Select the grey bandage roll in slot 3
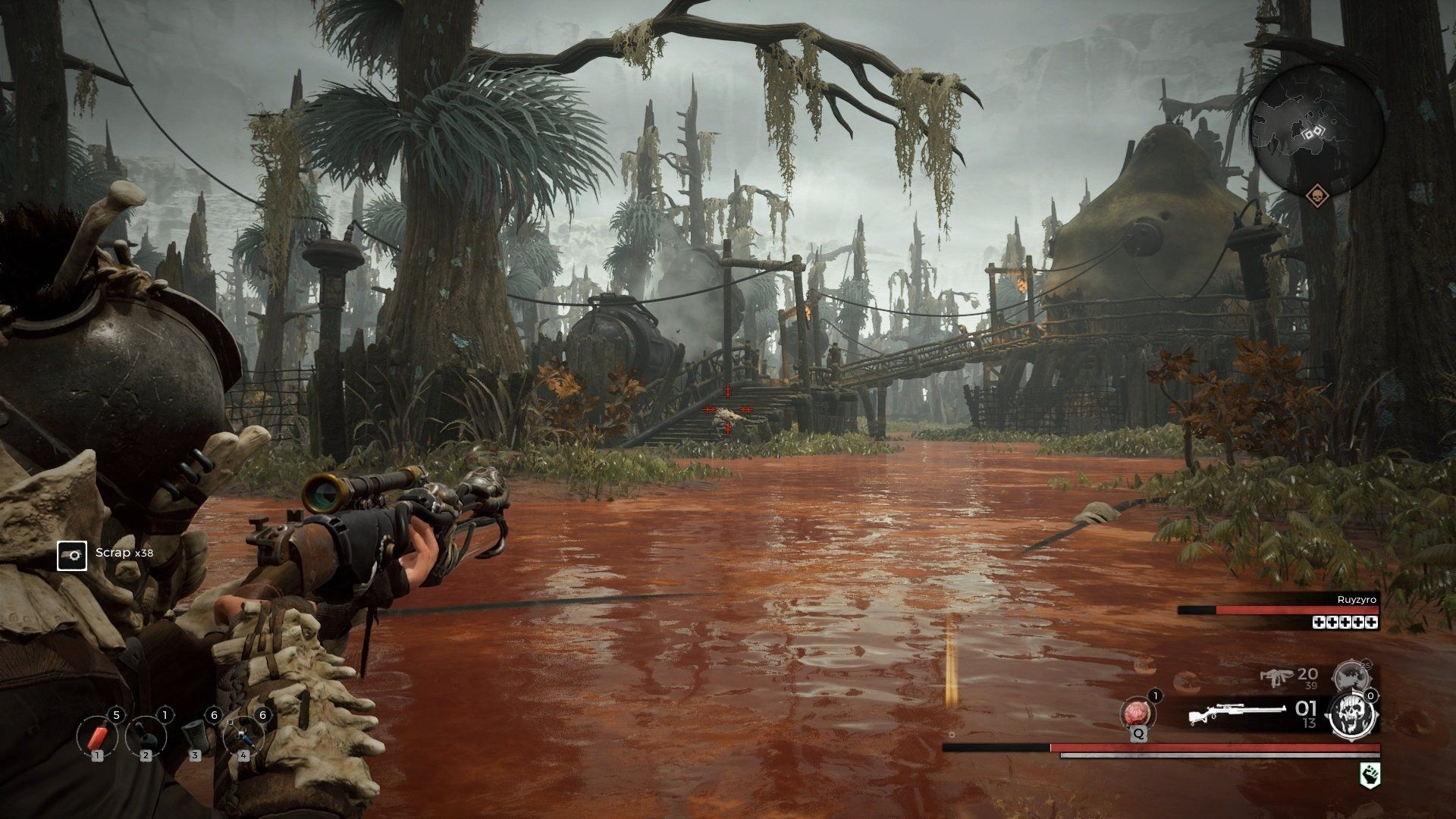Screen dimensions: 1456x819 tap(195, 734)
